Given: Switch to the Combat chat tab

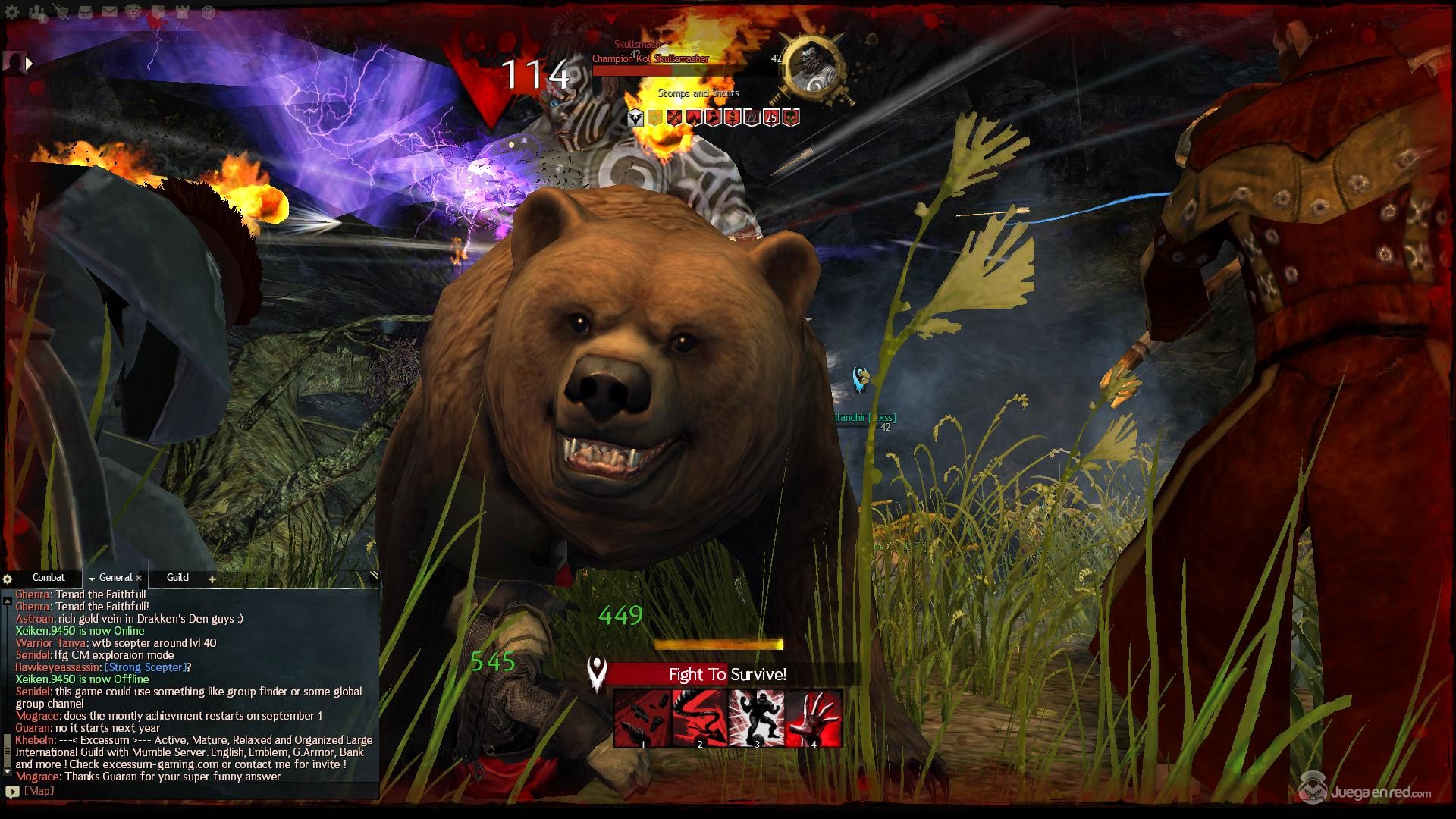Looking at the screenshot, I should click(49, 578).
